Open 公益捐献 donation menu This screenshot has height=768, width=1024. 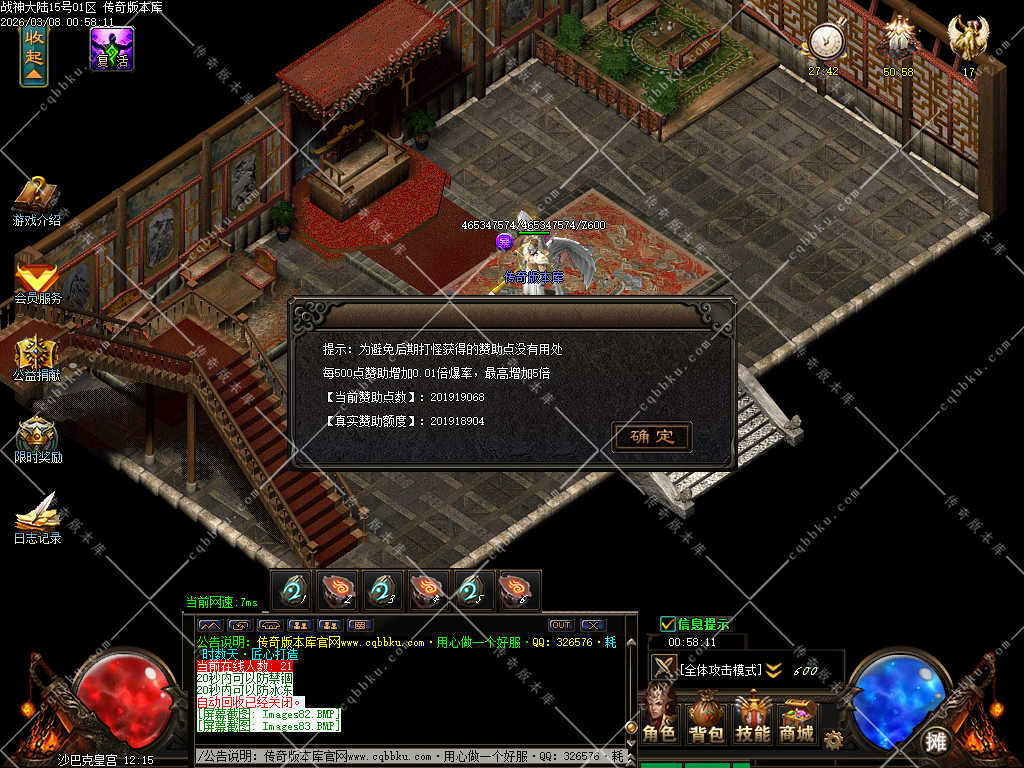[37, 359]
